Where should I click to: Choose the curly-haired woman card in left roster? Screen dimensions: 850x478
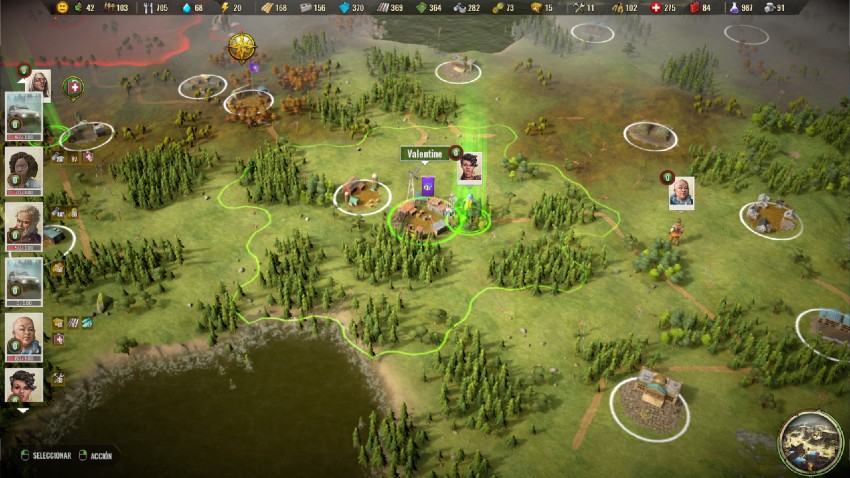24,169
